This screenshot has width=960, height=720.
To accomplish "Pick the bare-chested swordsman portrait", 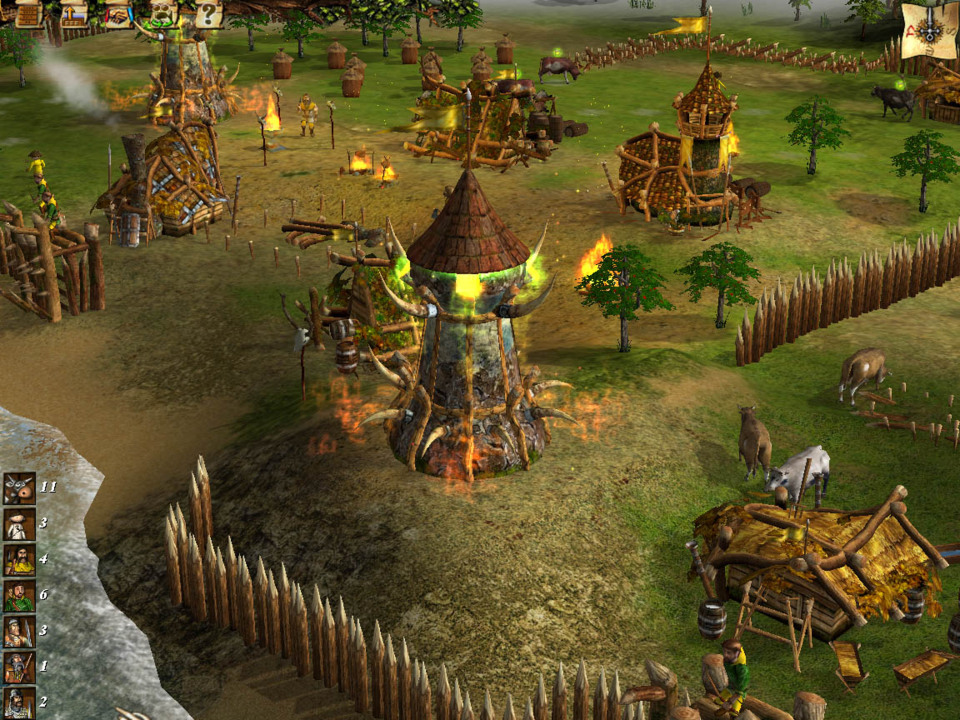I will pyautogui.click(x=19, y=632).
